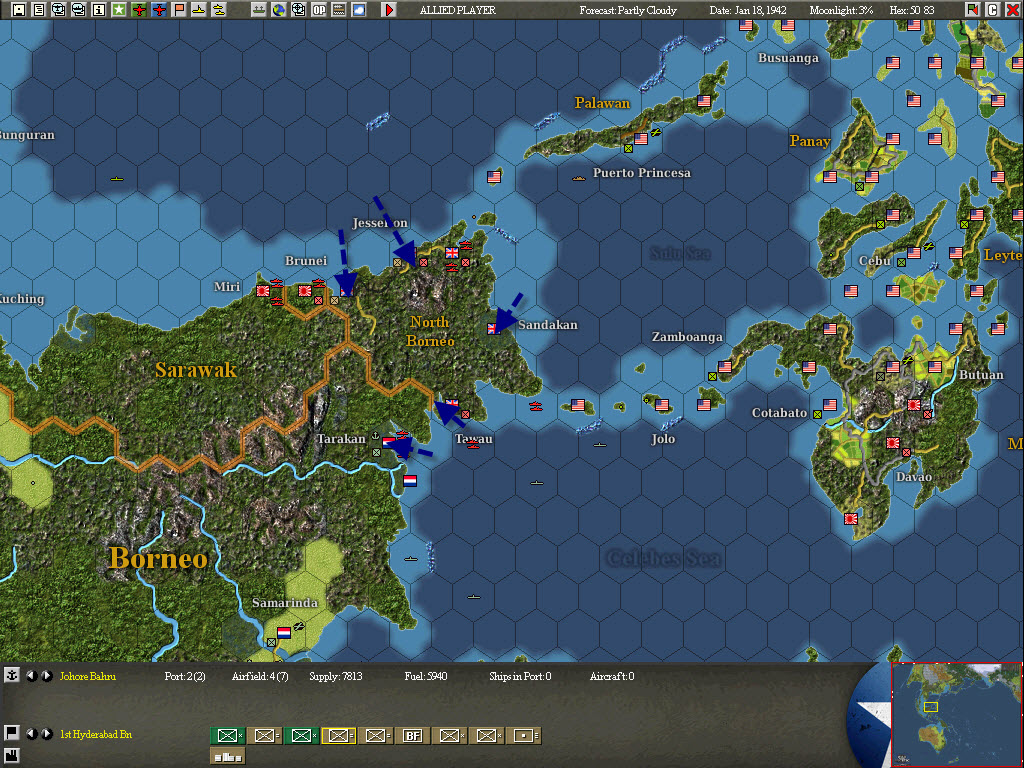Open the green star toolbar button

click(118, 10)
